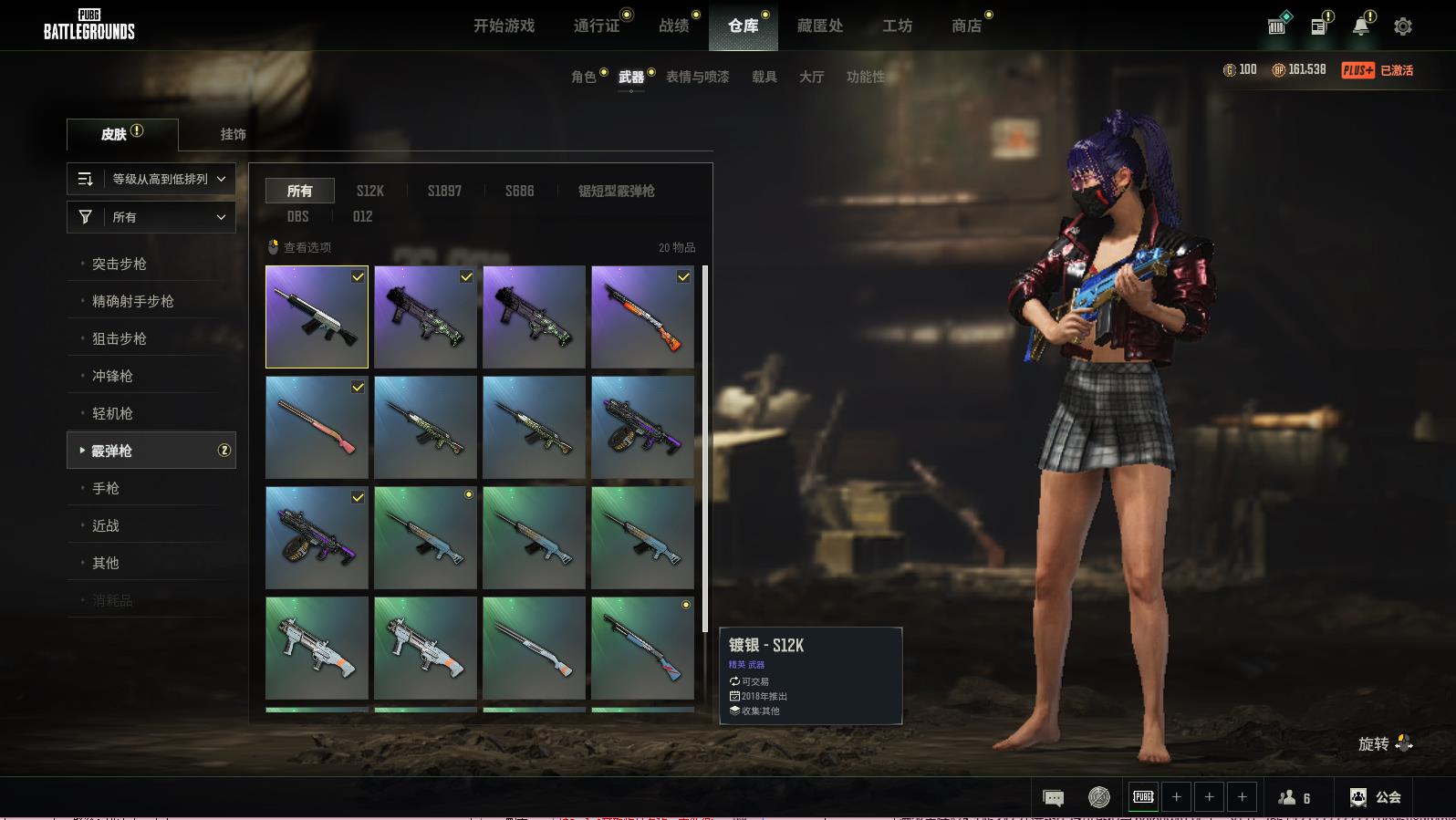1456x820 pixels.
Task: Open the 公会 clan panel
Action: 1377,797
